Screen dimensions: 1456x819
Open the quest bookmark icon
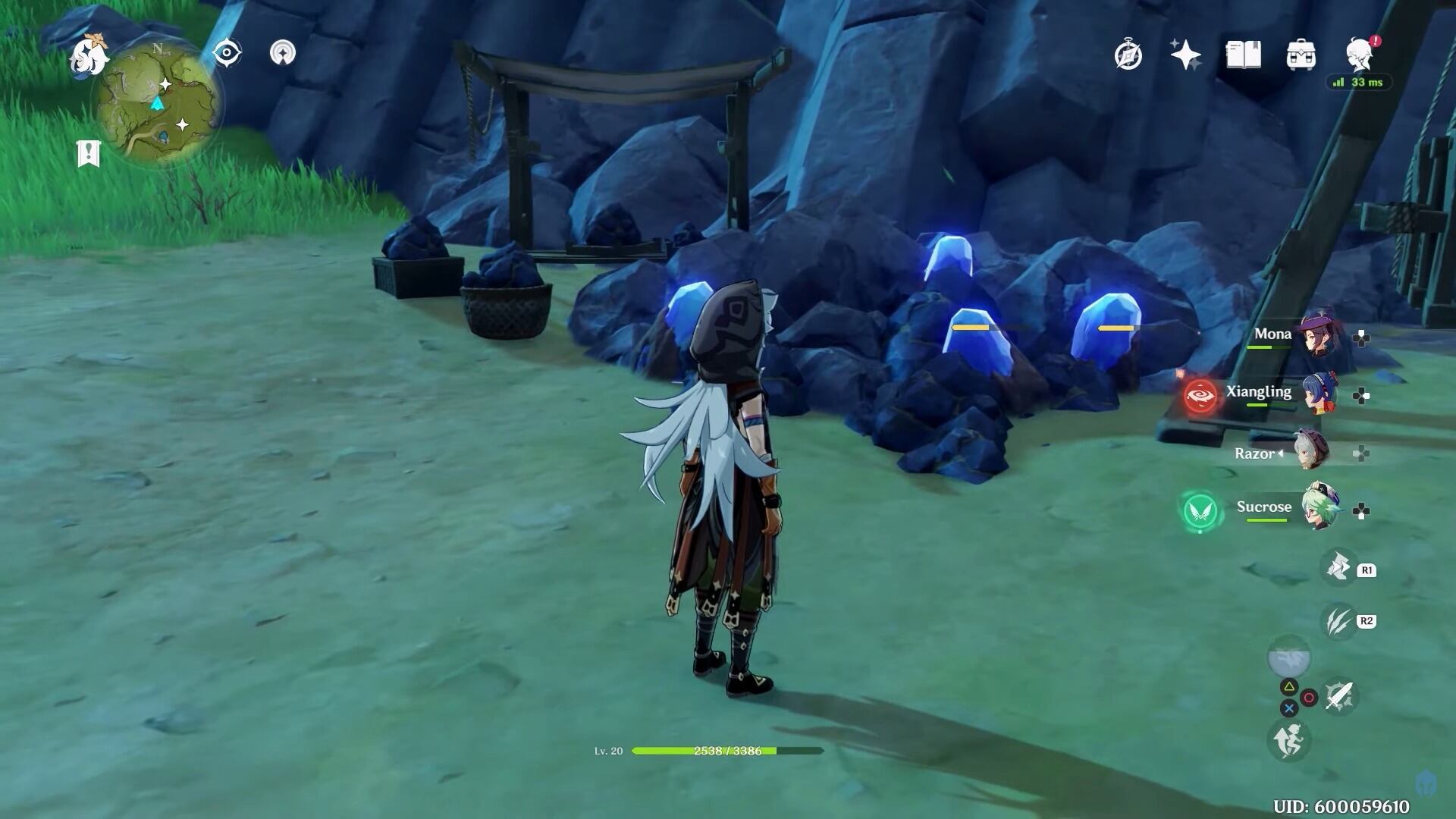tap(88, 153)
